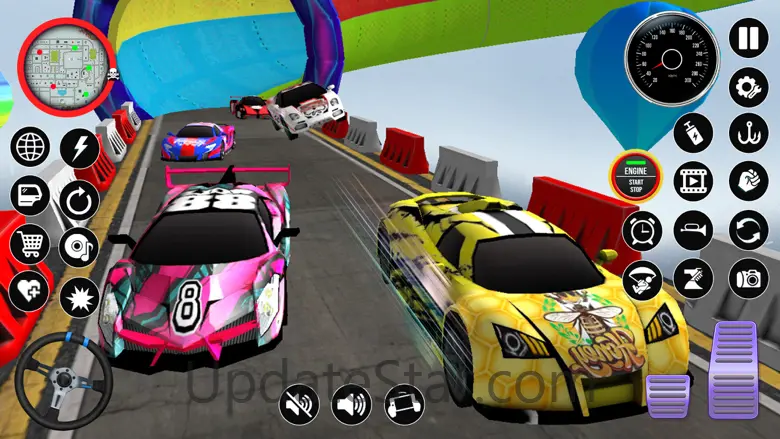
Task: Pause the game with the pause button
Action: pos(747,38)
